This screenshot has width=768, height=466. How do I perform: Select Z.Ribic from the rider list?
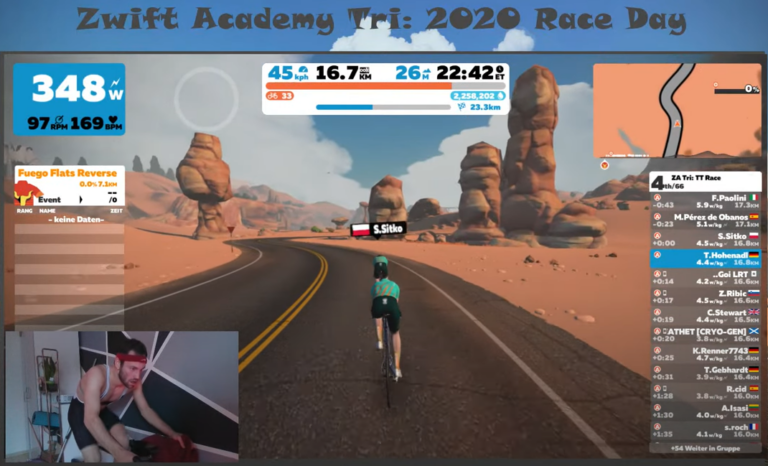(x=705, y=296)
